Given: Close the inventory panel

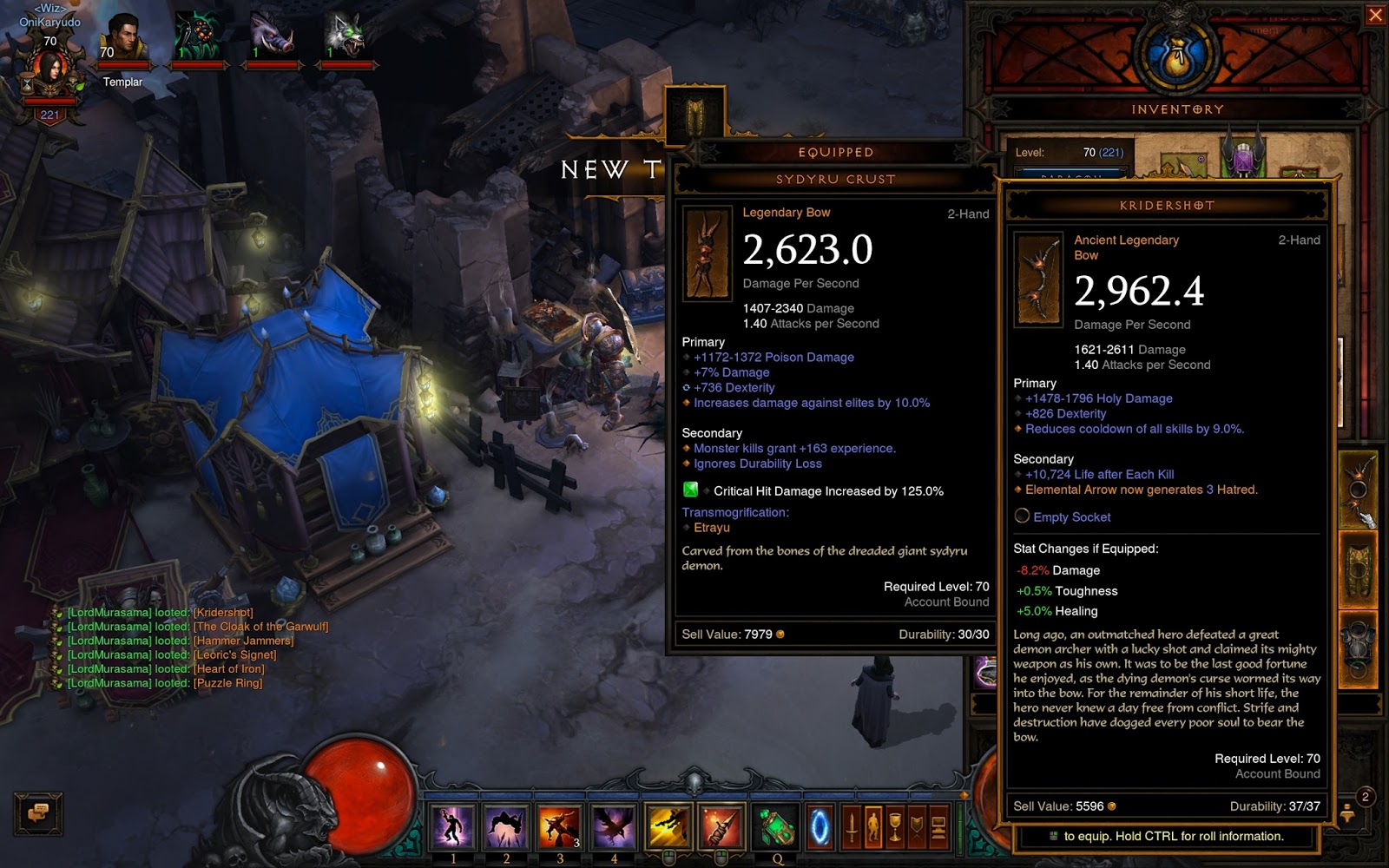Looking at the screenshot, I should pyautogui.click(x=1375, y=15).
